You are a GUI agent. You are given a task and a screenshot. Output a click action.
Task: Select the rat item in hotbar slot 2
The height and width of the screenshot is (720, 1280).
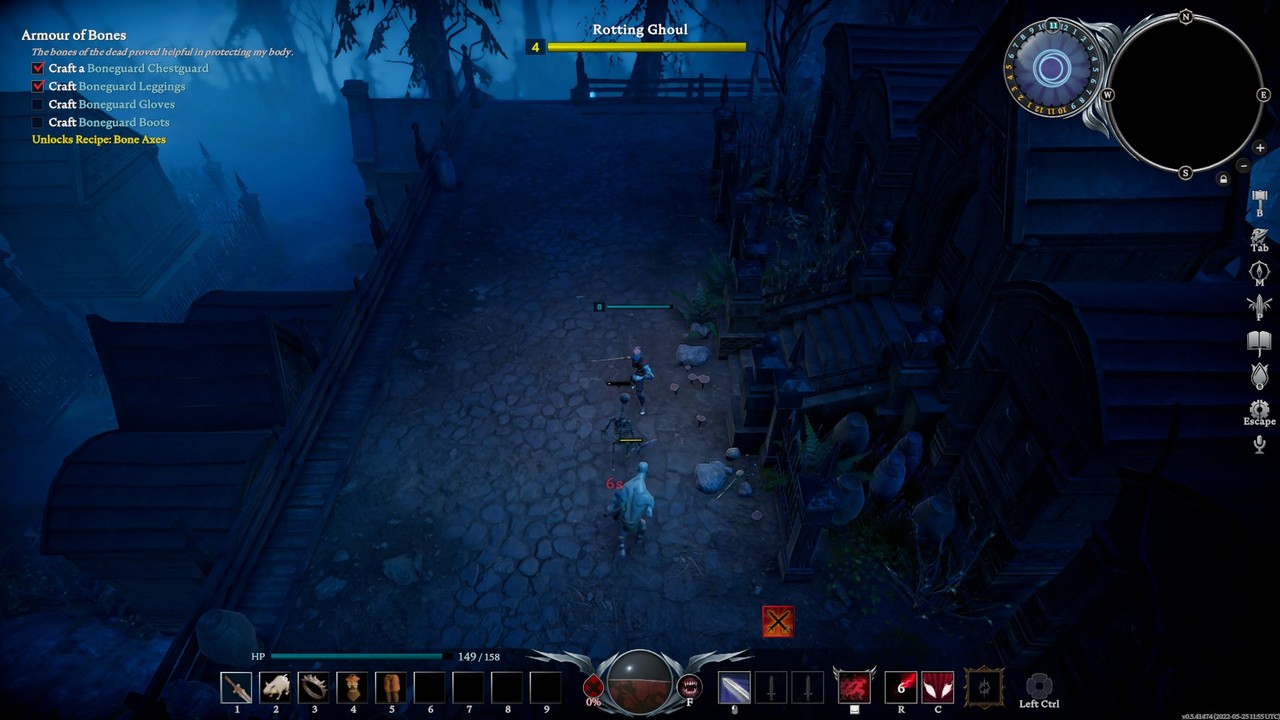click(275, 687)
